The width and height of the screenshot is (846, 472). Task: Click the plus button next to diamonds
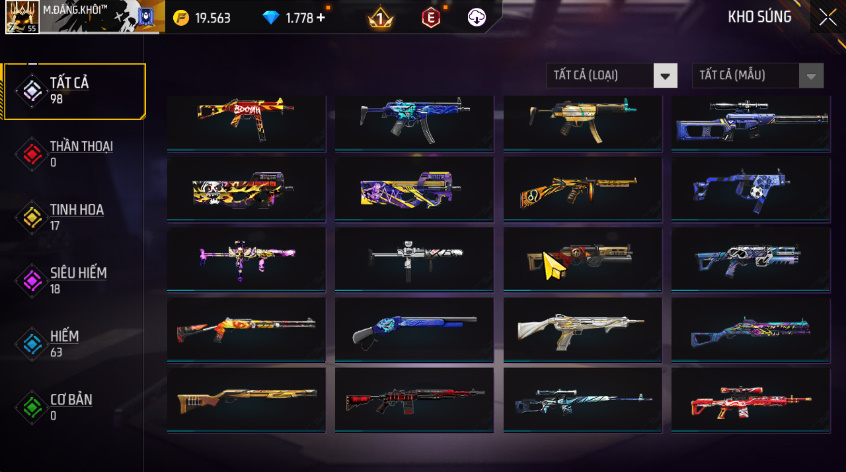click(321, 18)
